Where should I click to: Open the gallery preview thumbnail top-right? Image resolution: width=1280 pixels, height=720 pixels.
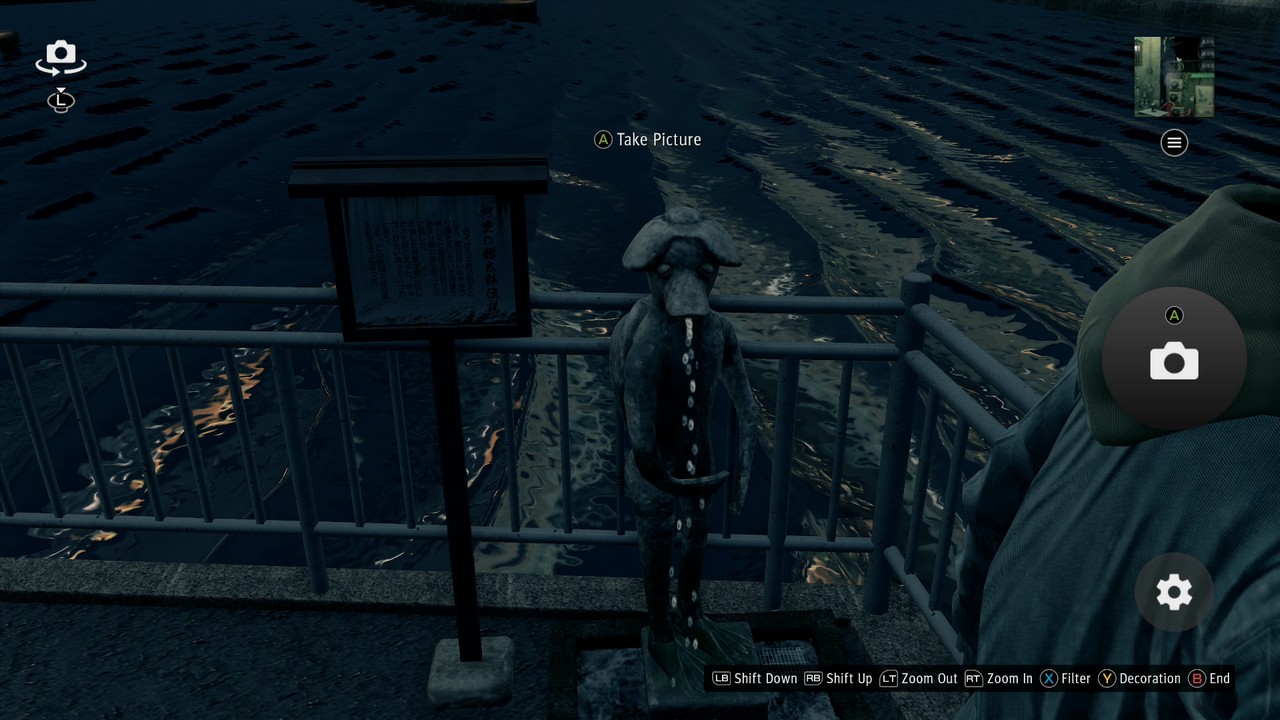point(1173,75)
